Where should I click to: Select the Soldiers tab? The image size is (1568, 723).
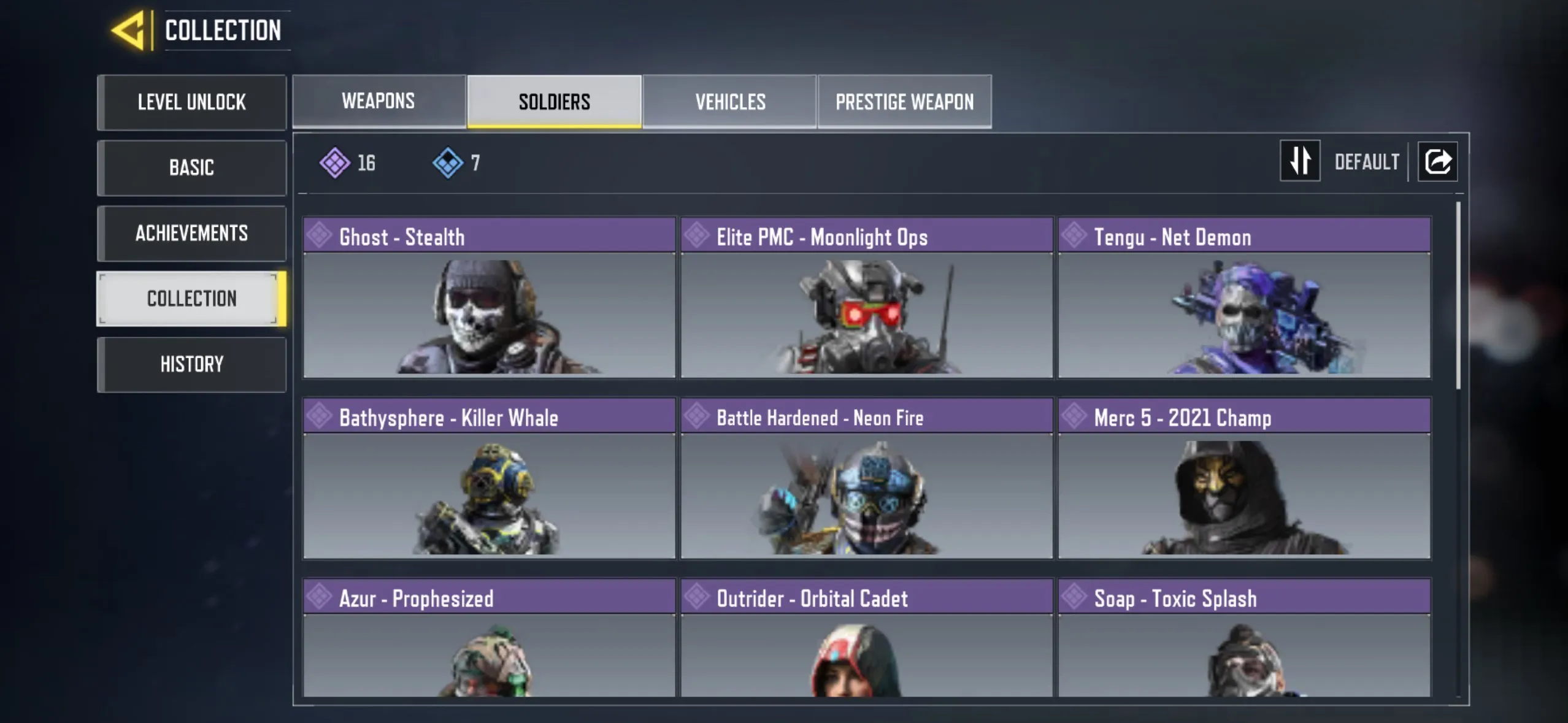555,101
